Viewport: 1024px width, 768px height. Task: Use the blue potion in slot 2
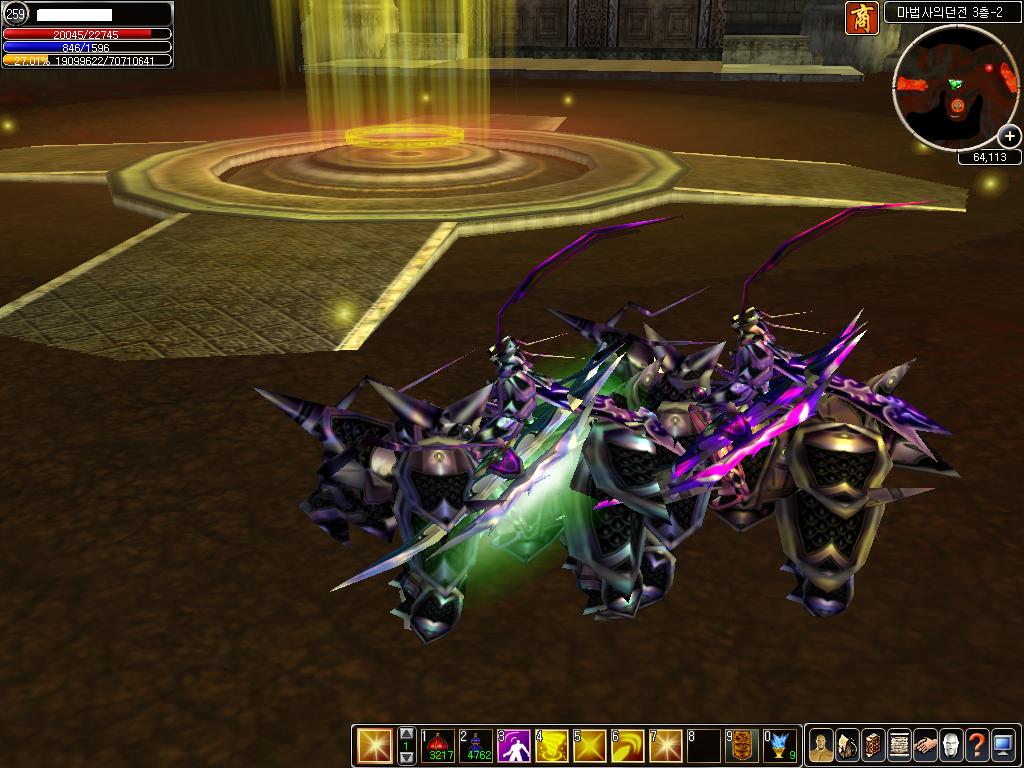coord(476,746)
